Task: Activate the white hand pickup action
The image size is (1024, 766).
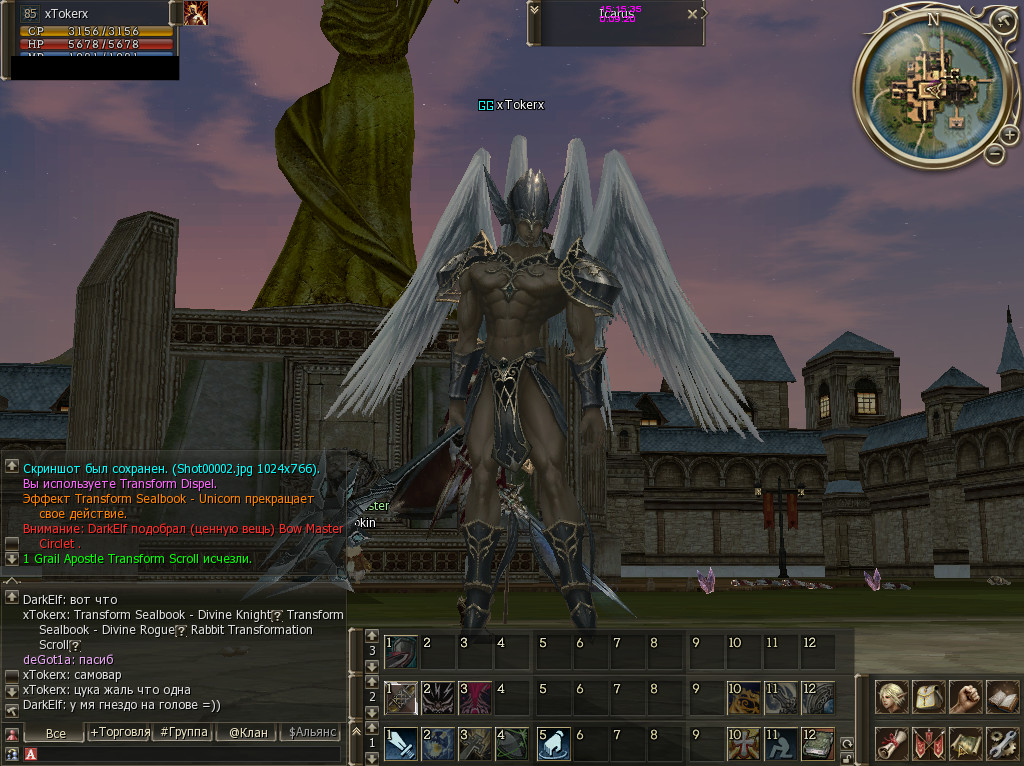Action: pyautogui.click(x=553, y=743)
